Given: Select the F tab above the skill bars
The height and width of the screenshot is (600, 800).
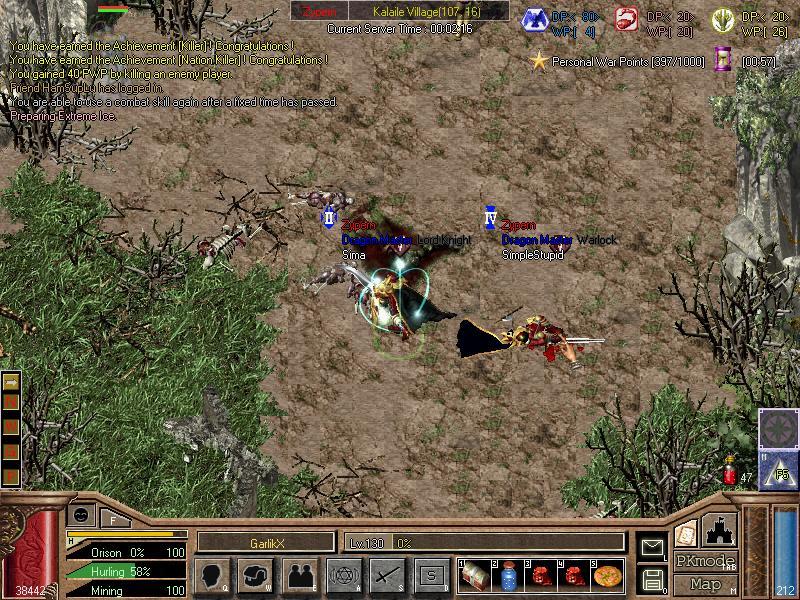Looking at the screenshot, I should (114, 517).
